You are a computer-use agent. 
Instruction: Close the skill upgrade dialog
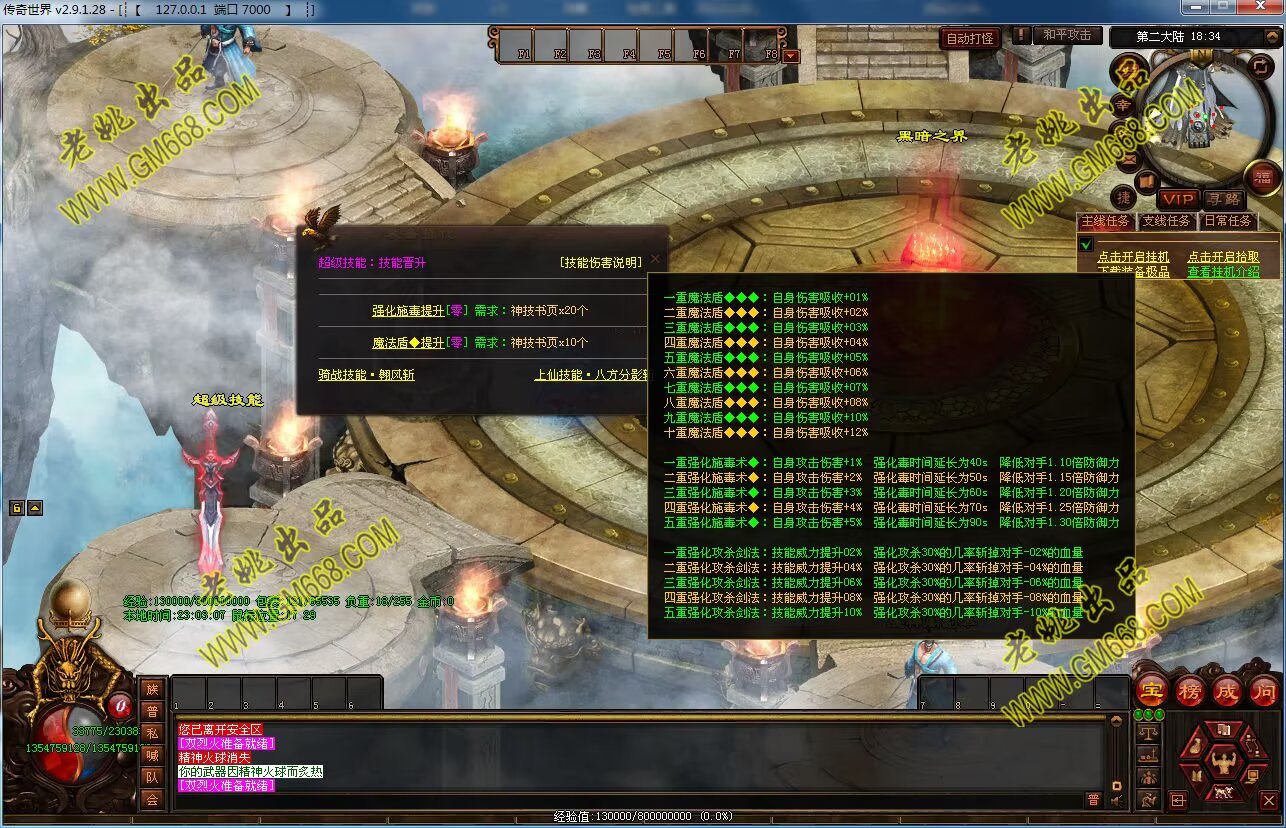655,259
